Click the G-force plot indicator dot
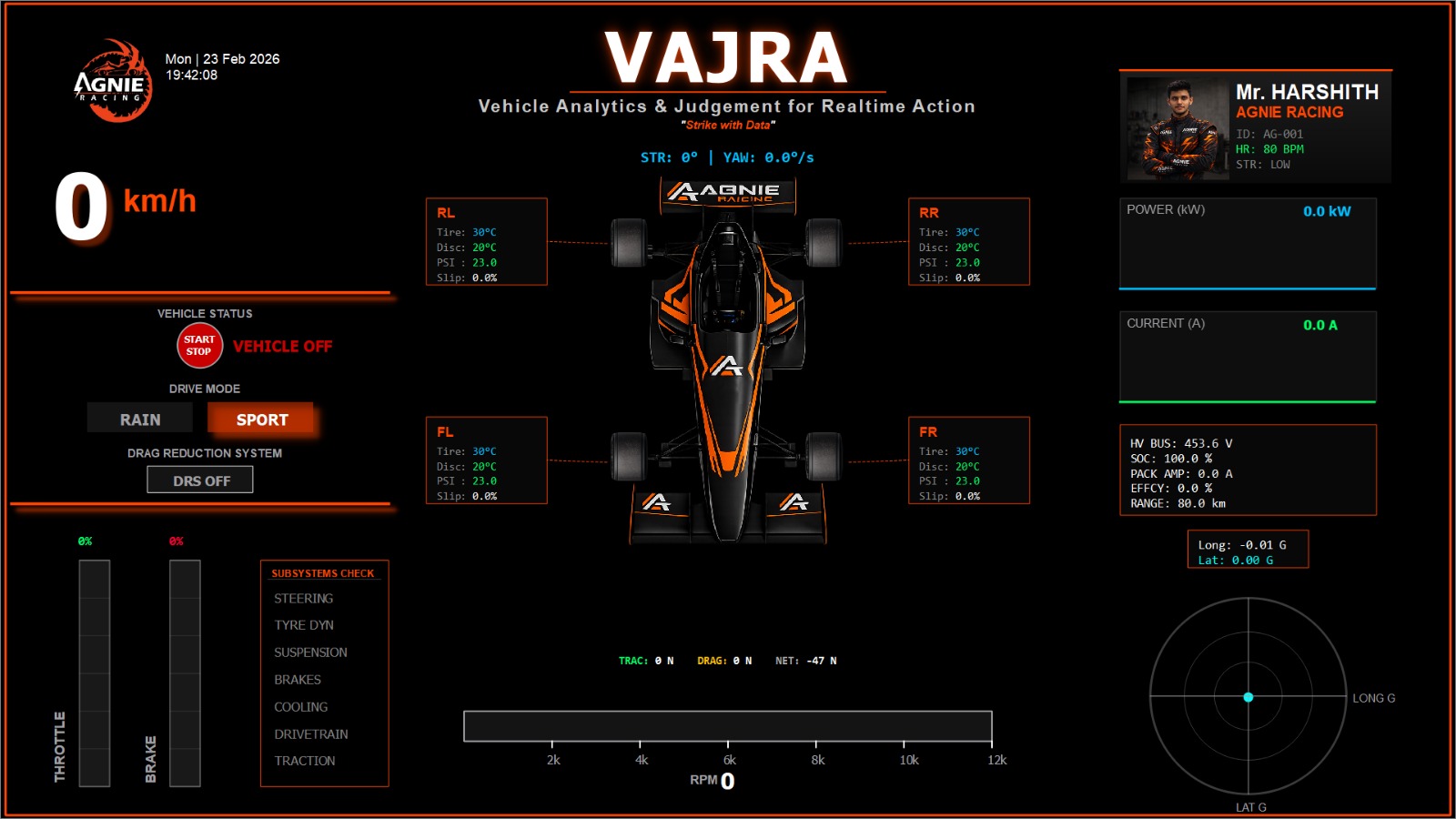This screenshot has height=819, width=1456. coord(1249,697)
